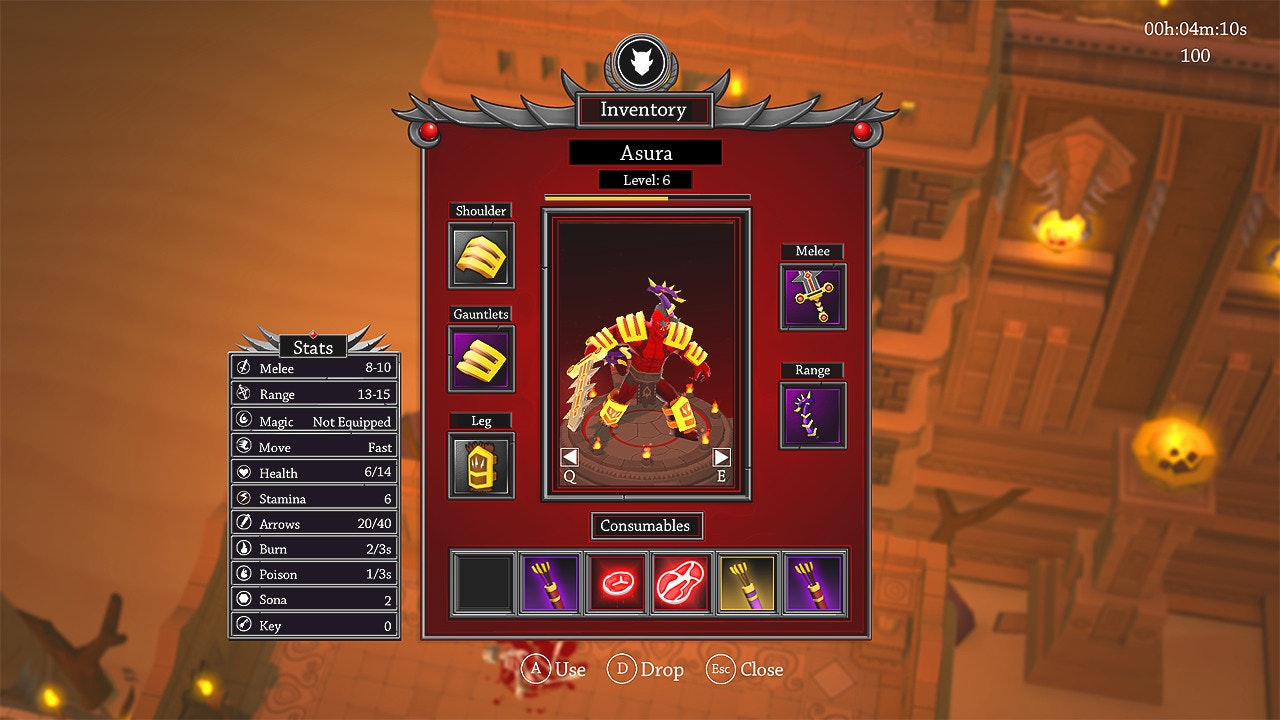The width and height of the screenshot is (1280, 720).
Task: Open the Consumables section header
Action: (x=646, y=525)
